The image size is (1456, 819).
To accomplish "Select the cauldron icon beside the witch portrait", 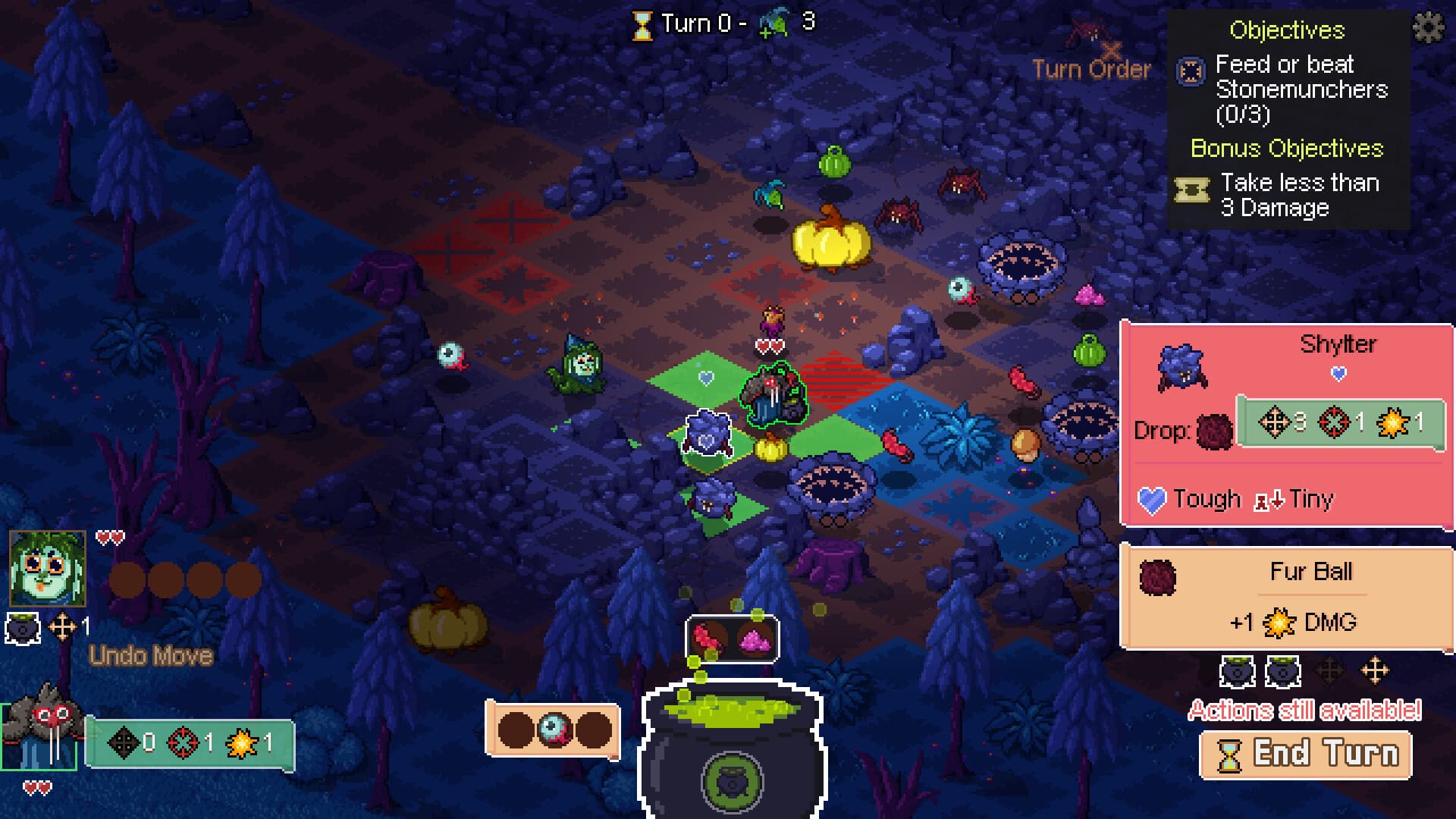I will click(23, 627).
